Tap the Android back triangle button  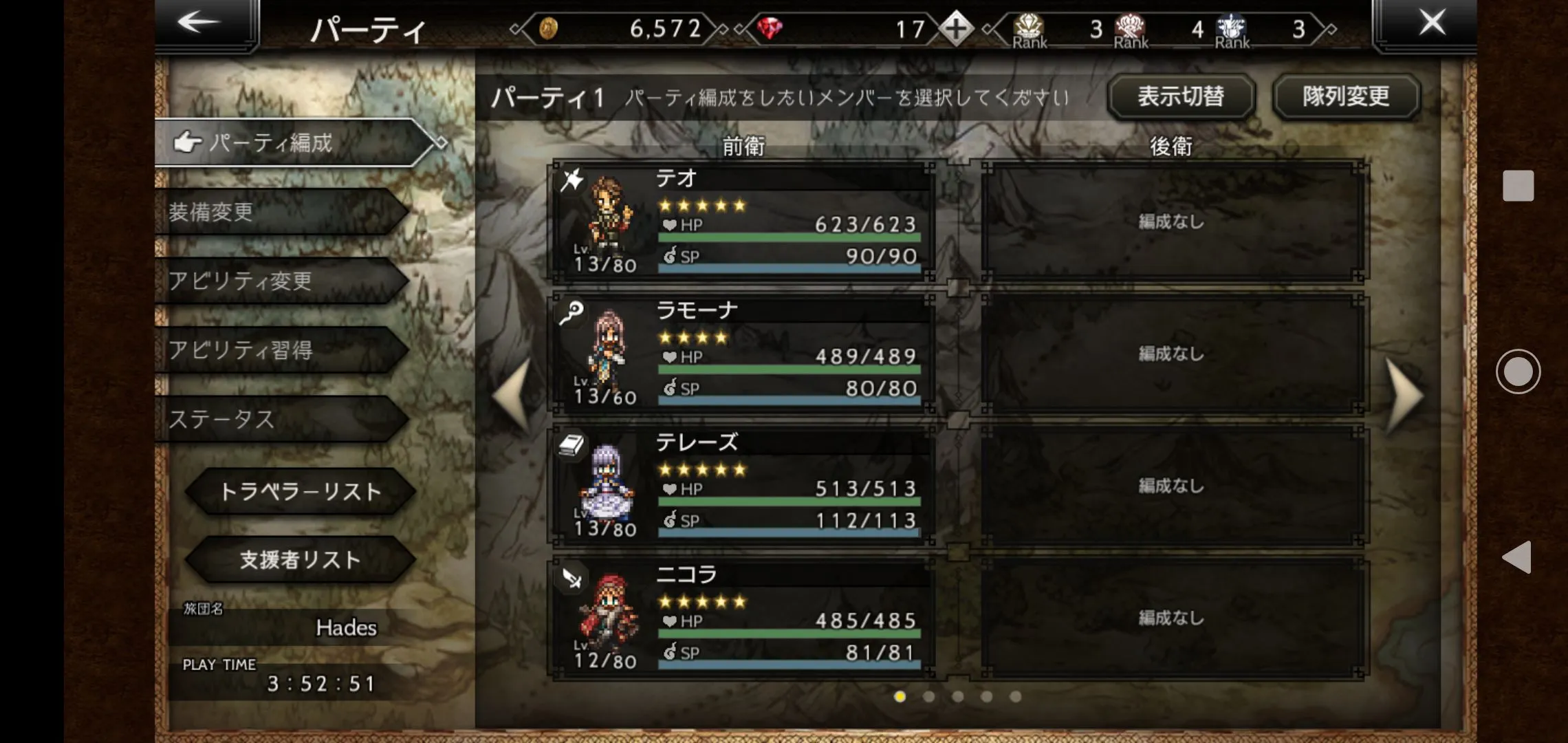pyautogui.click(x=1517, y=557)
